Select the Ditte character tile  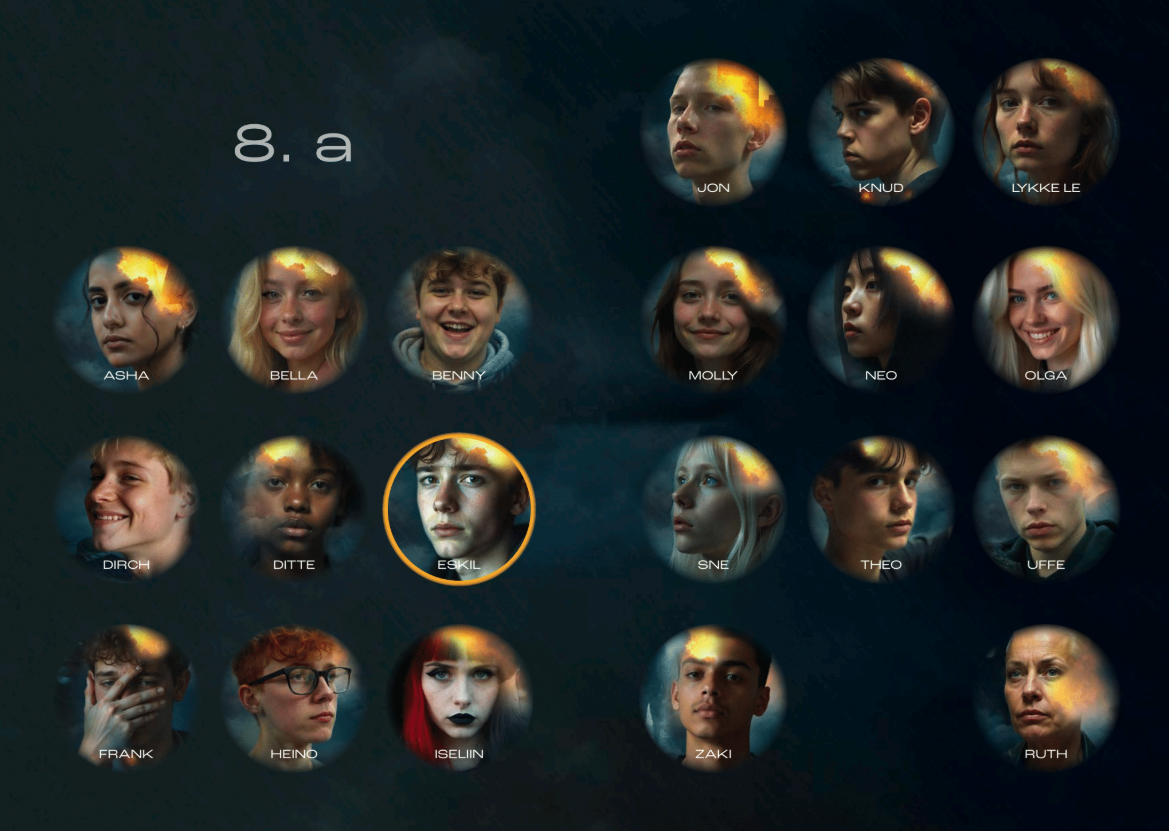coord(294,507)
